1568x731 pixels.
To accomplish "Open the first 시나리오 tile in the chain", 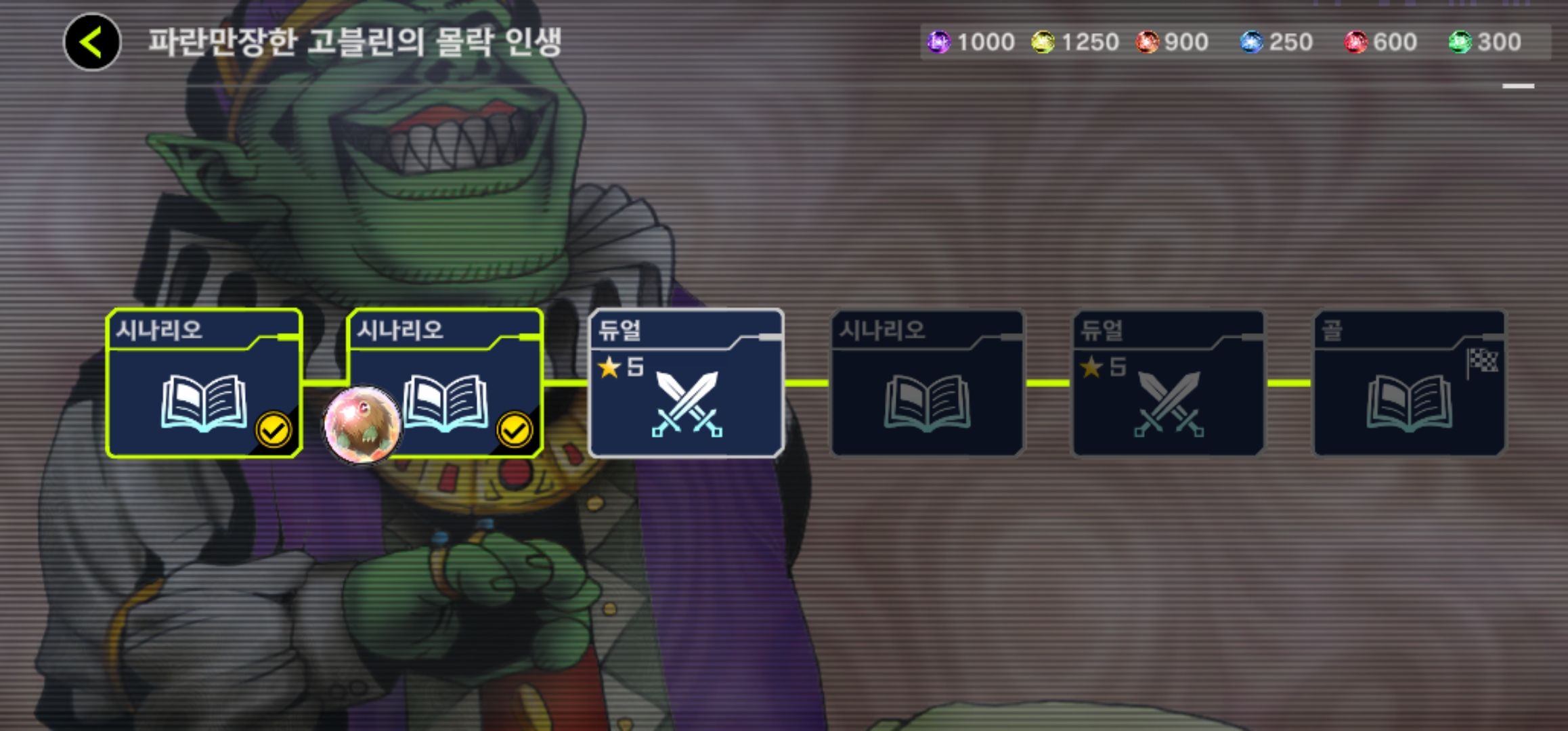I will coord(204,383).
